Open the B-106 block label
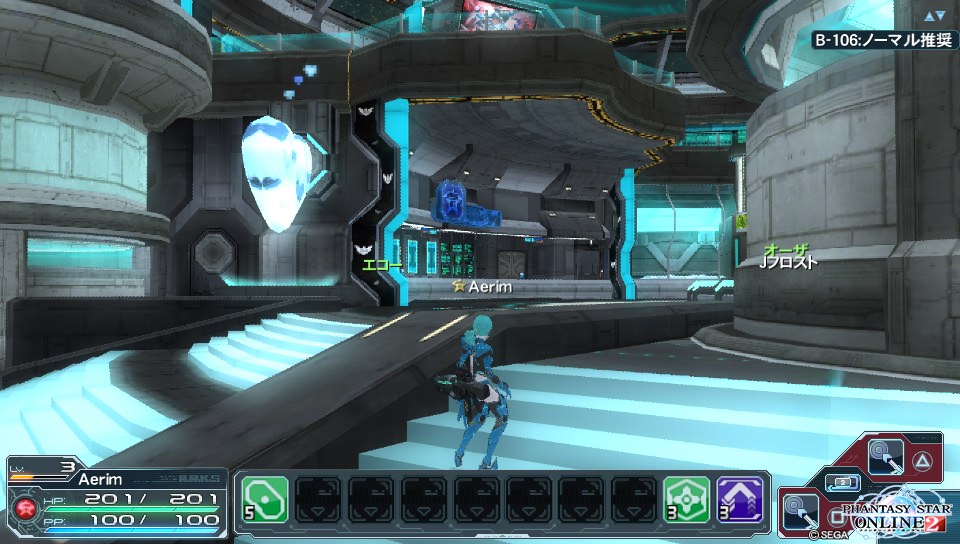Screen dimensions: 960x544 coord(880,41)
